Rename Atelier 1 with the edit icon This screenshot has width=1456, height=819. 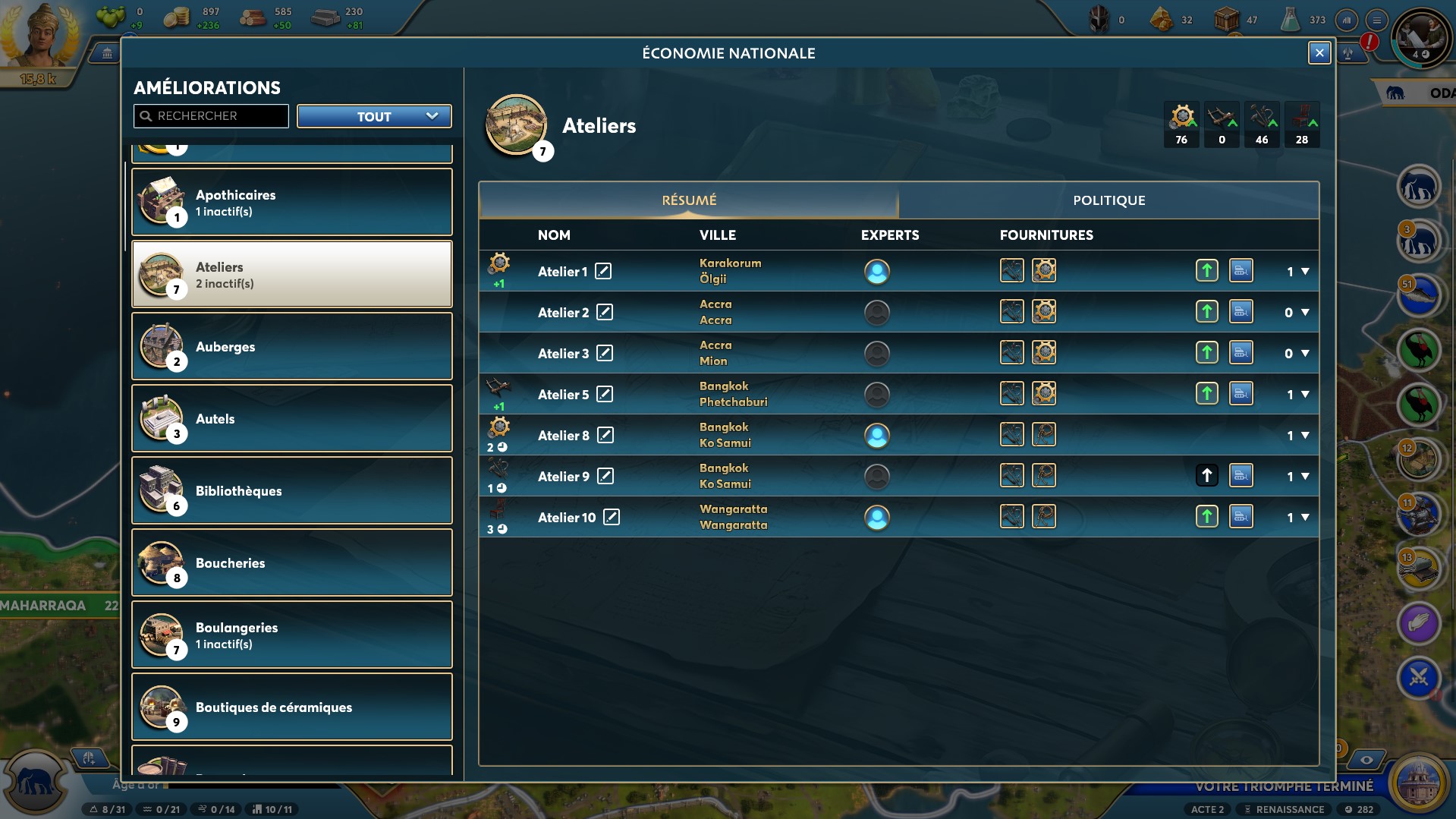click(x=603, y=271)
